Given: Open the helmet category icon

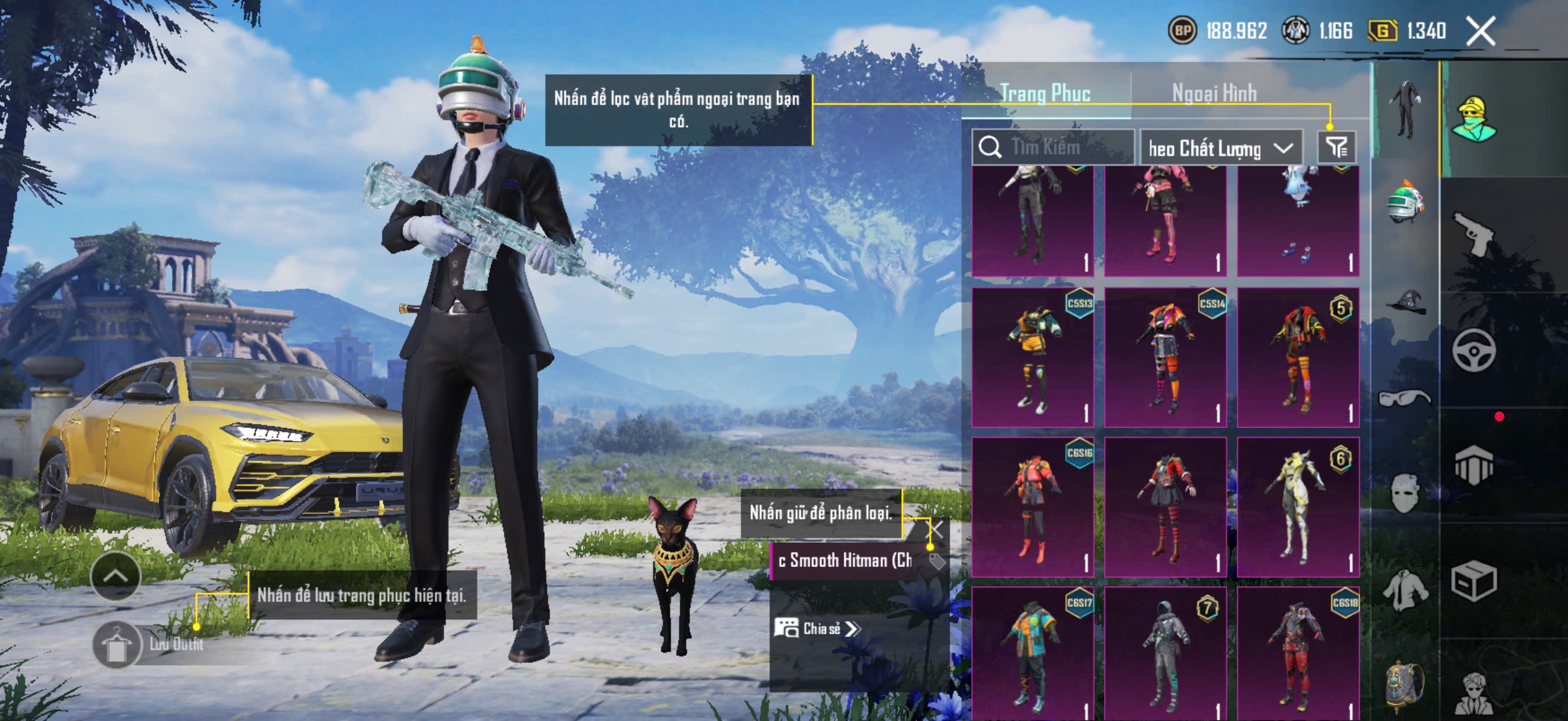Looking at the screenshot, I should coord(1405,201).
